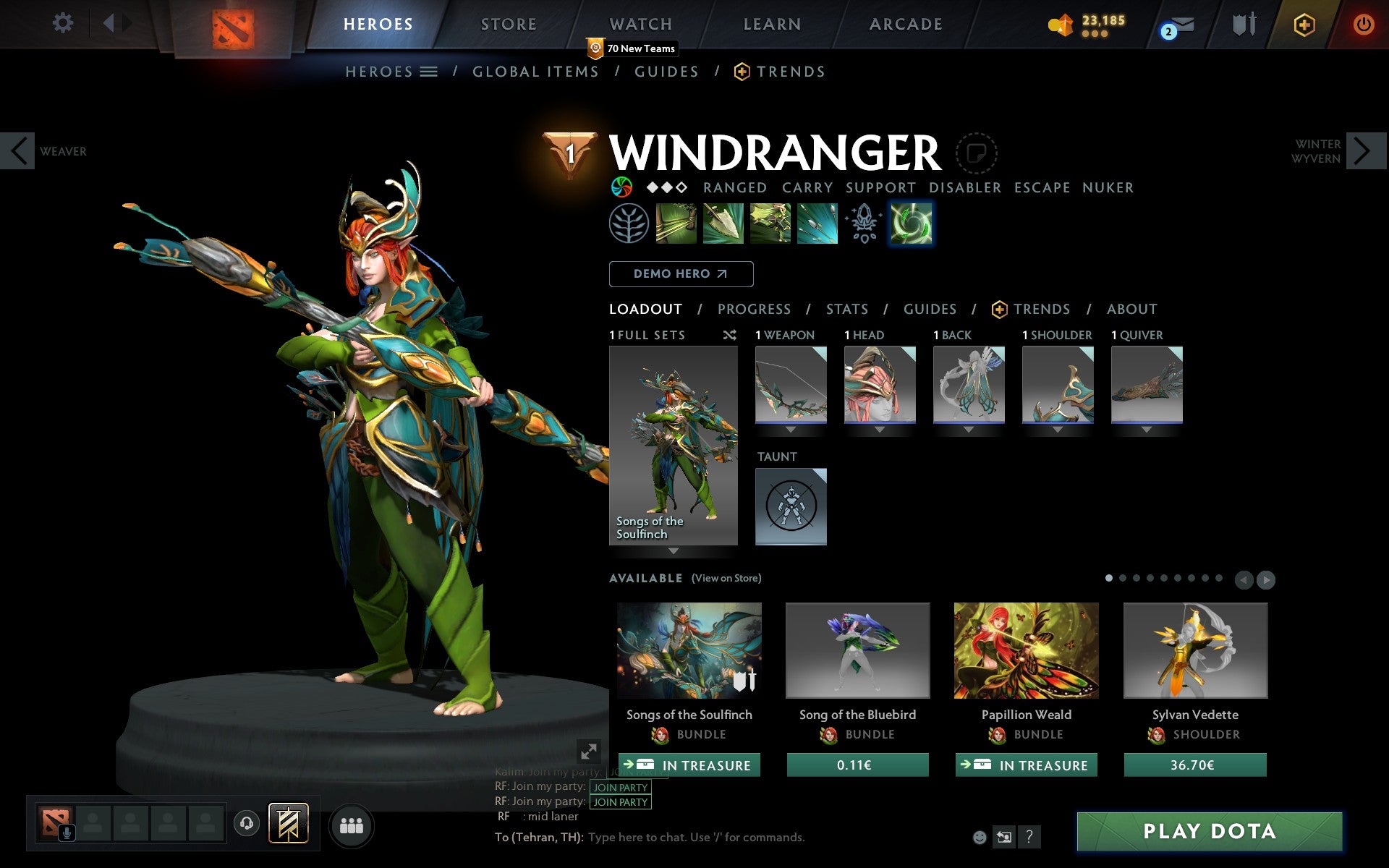Click the DEMO HERO button
1389x868 pixels.
click(681, 274)
